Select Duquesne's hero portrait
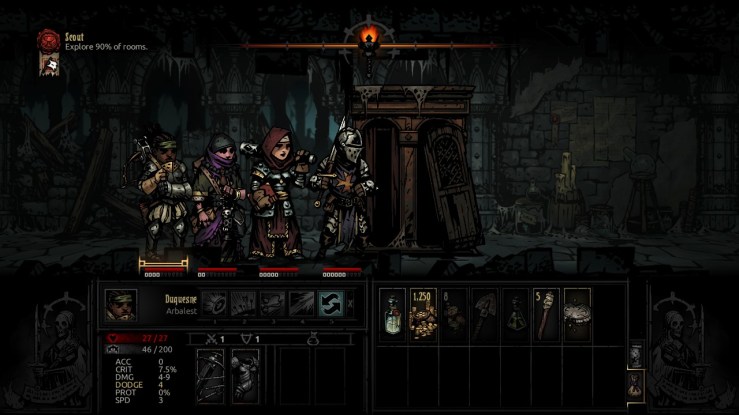This screenshot has width=739, height=415. click(x=122, y=304)
